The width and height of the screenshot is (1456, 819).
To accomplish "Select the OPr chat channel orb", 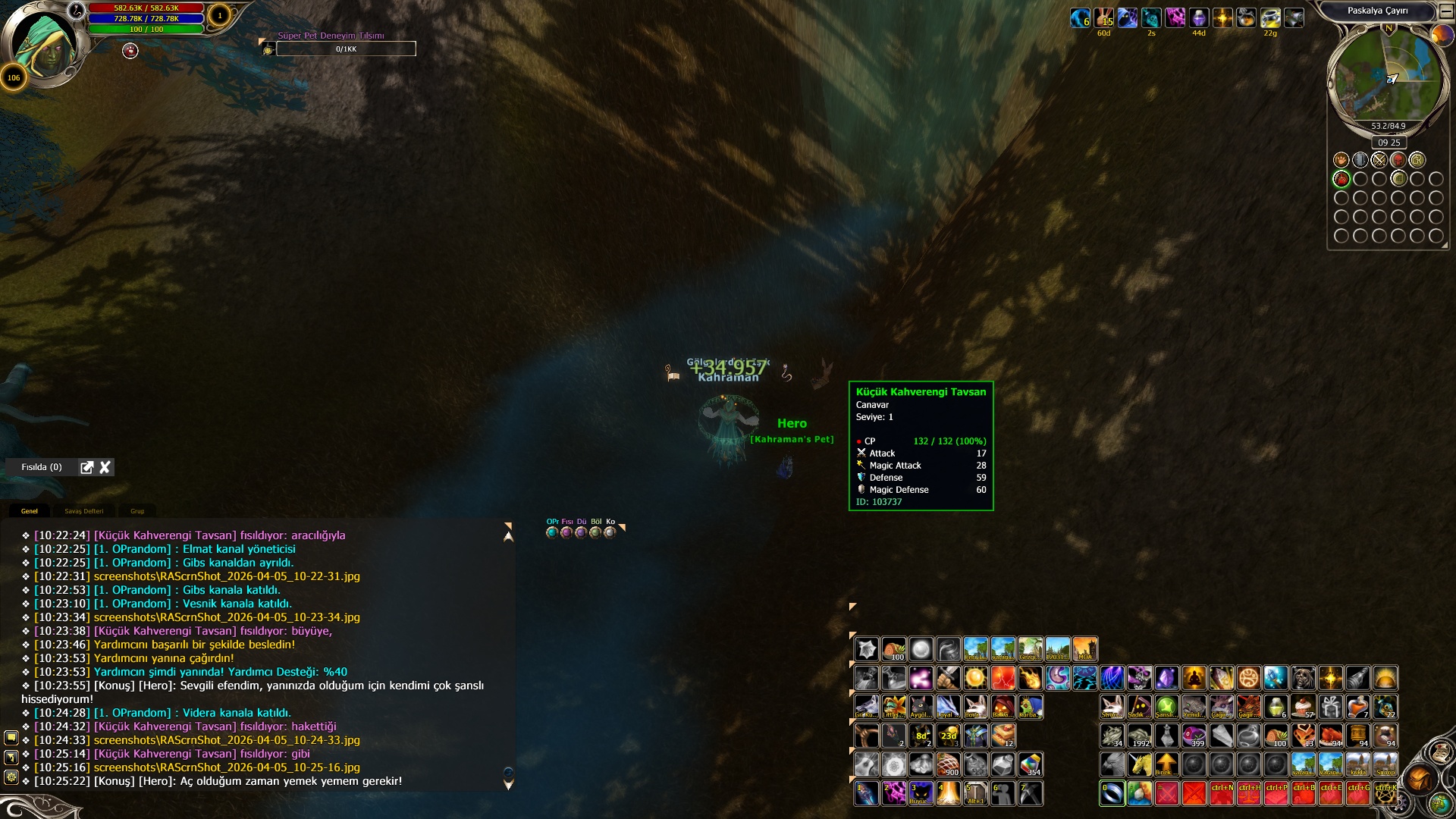I will pyautogui.click(x=552, y=532).
